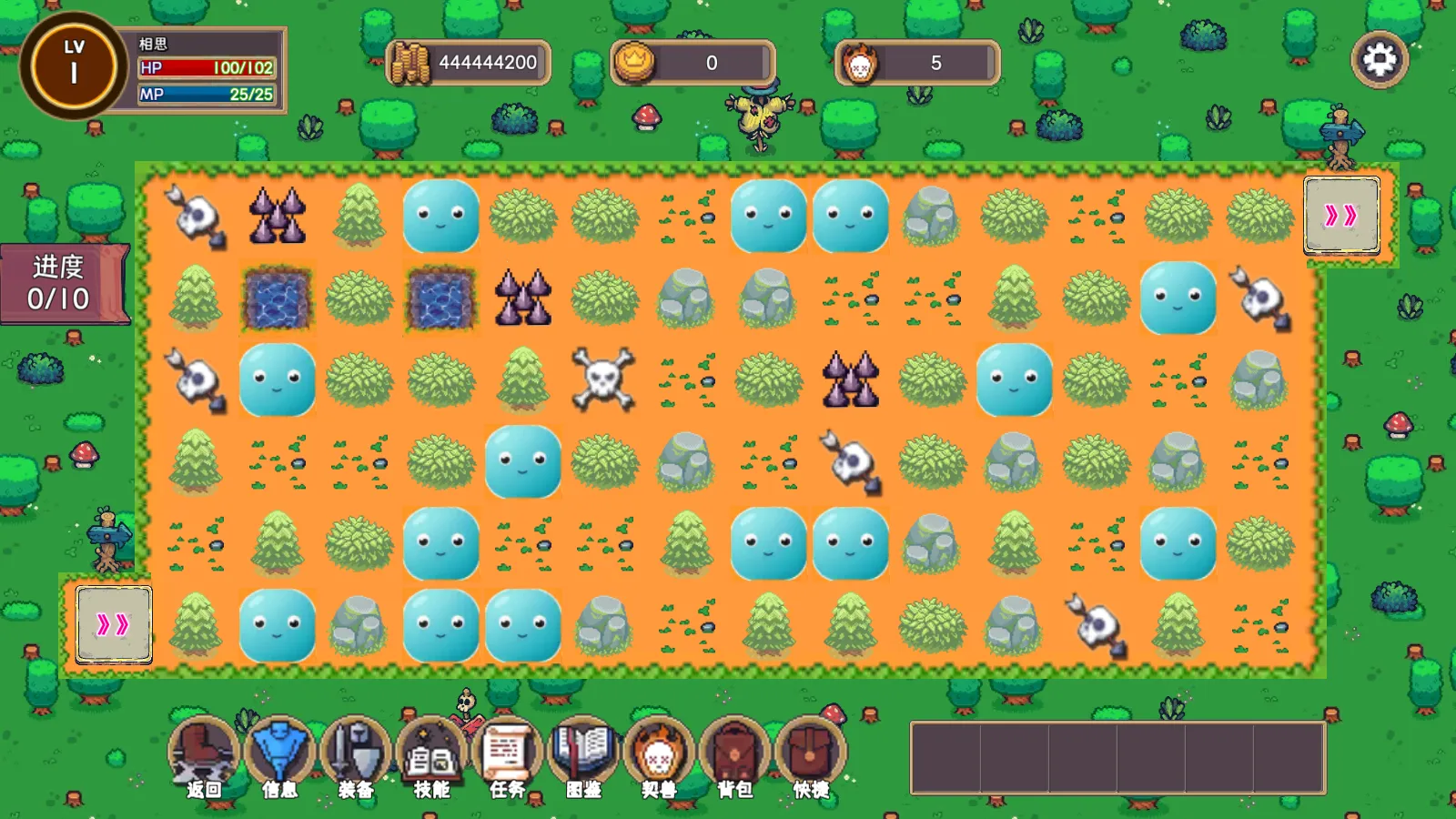This screenshot has height=819, width=1456.
Task: Open the 任务 quest scroll
Action: [508, 757]
